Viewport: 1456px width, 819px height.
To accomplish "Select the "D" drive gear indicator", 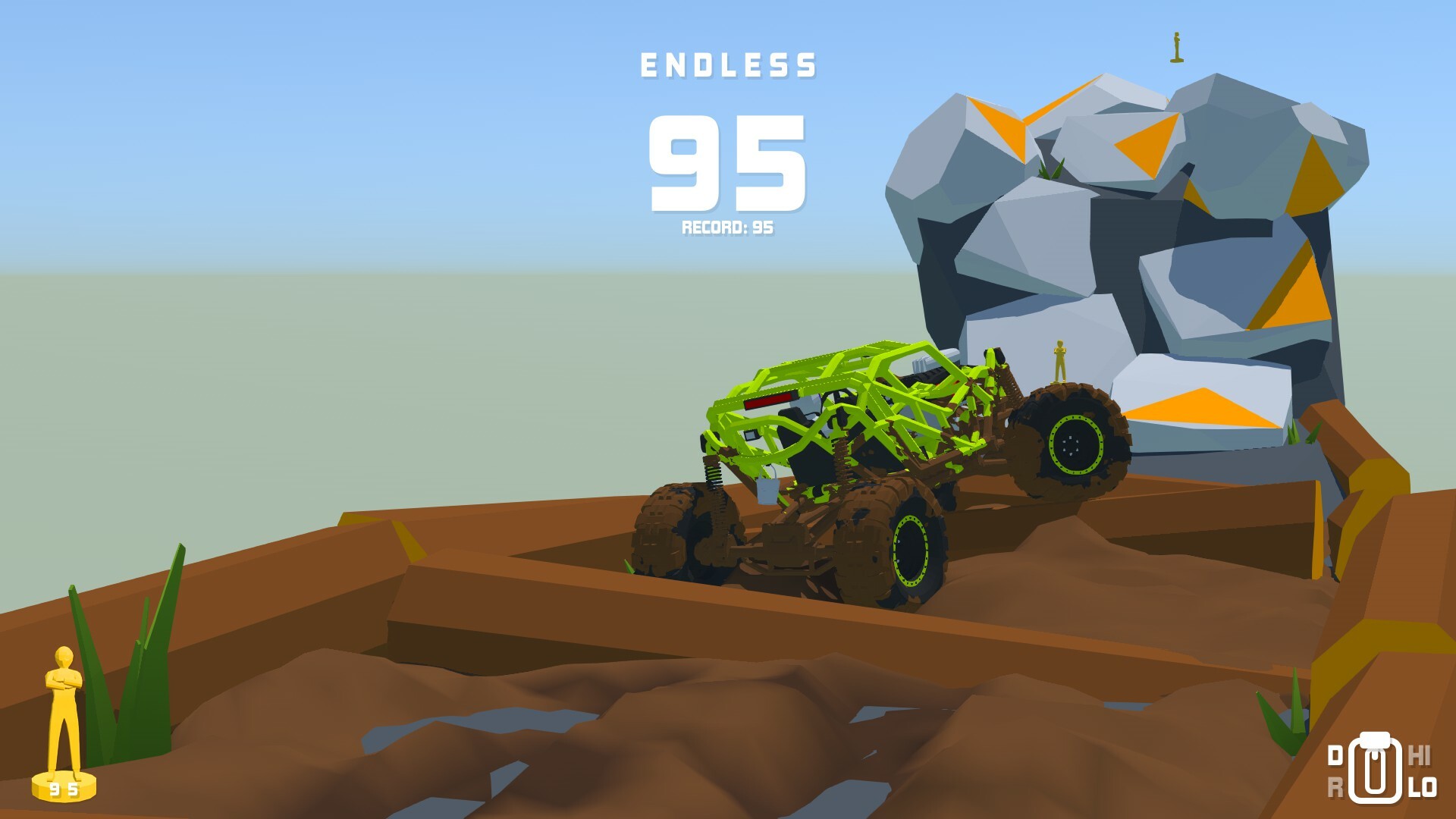I will point(1335,755).
